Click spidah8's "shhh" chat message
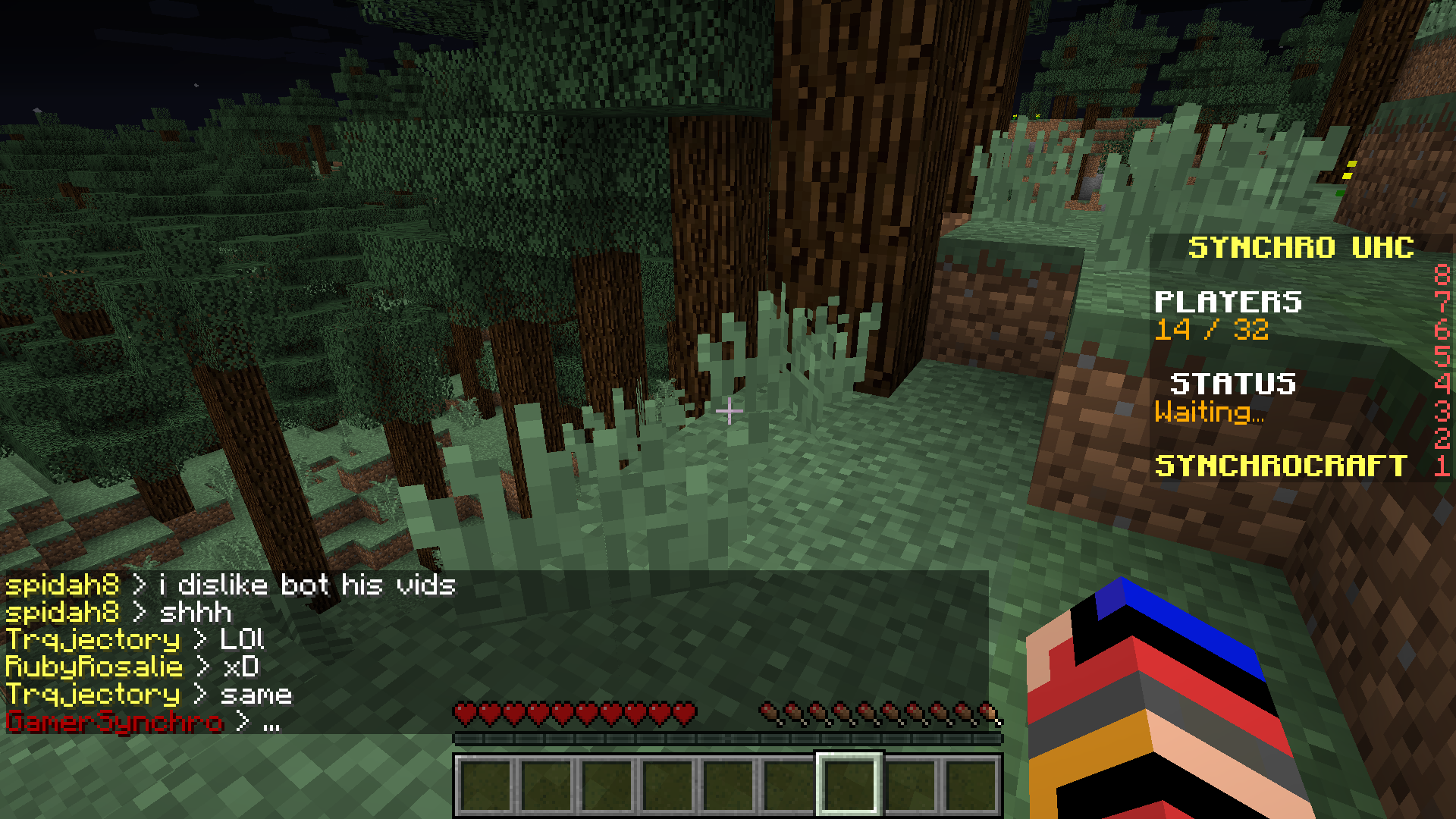1456x819 pixels. click(x=195, y=612)
